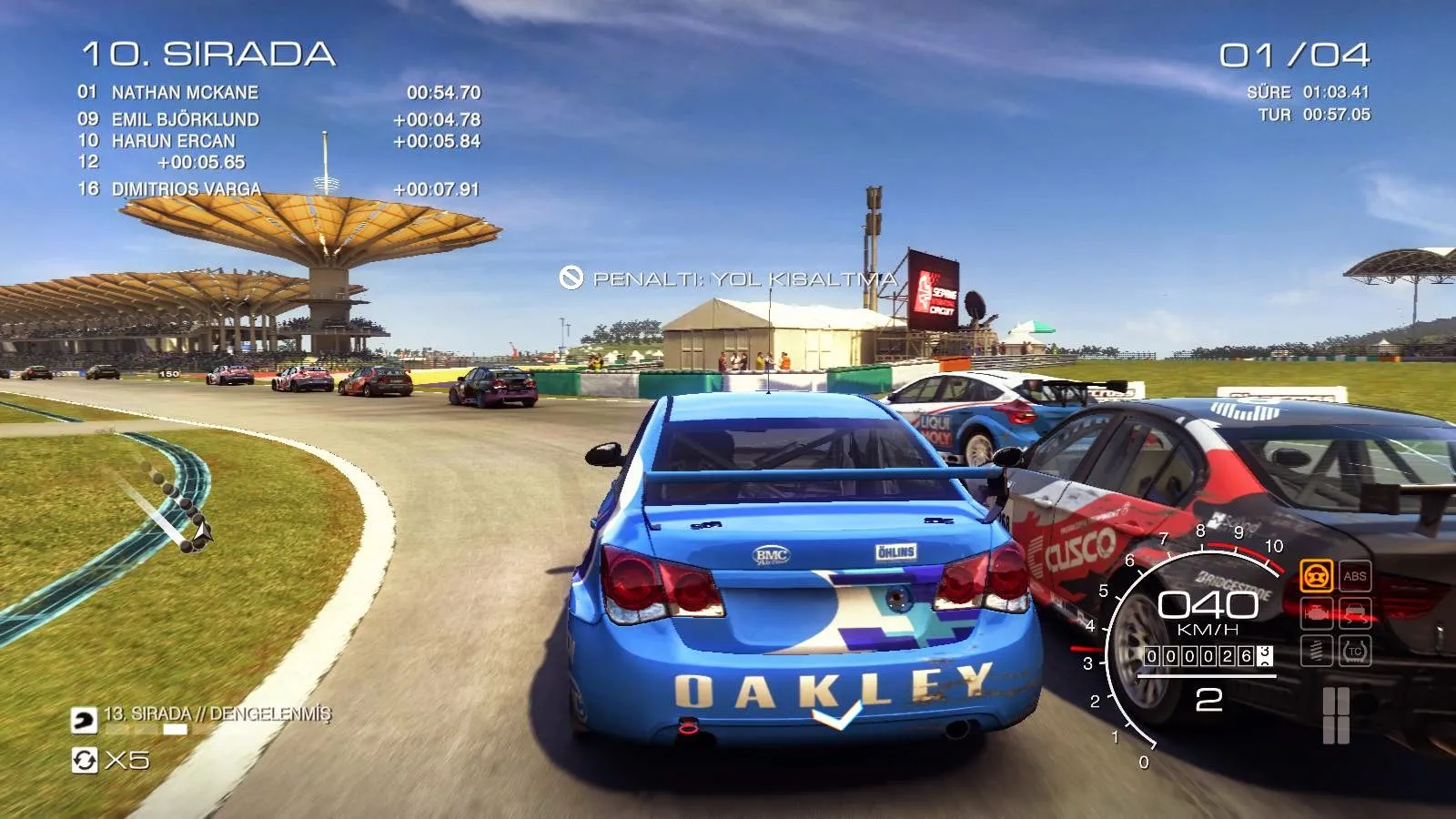Toggle the ABS indicator icon
Viewport: 1456px width, 819px height.
[1355, 576]
